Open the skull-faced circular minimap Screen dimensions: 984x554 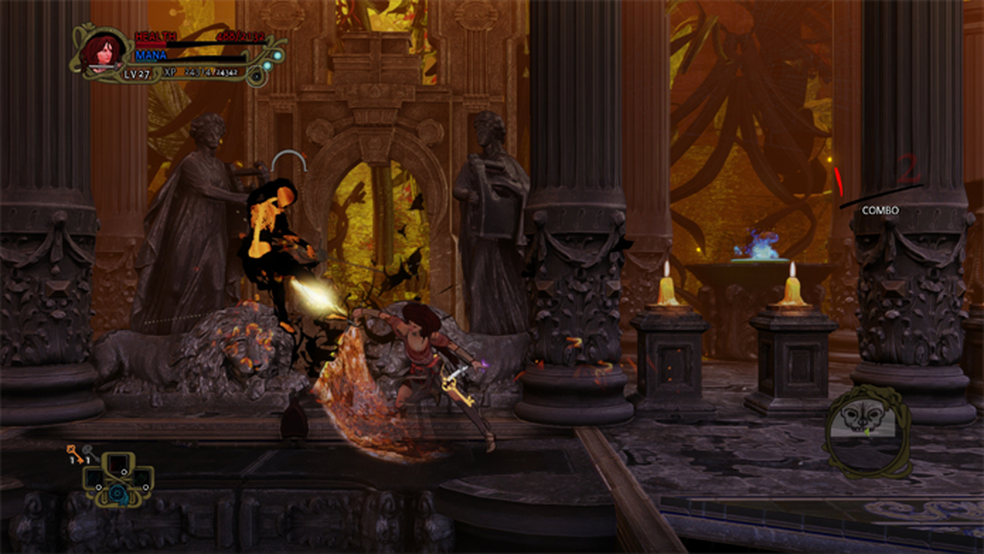click(866, 428)
